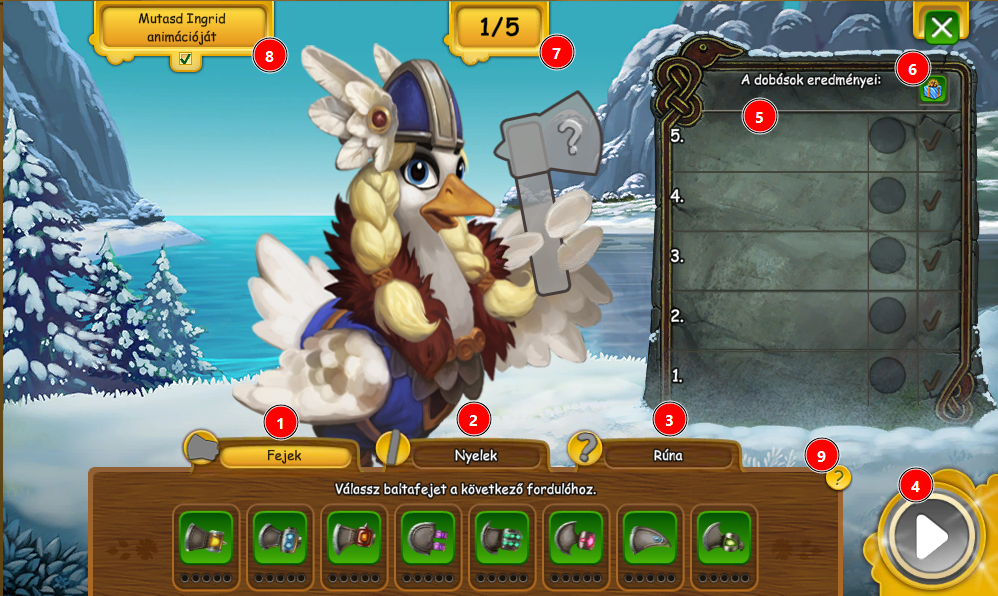This screenshot has width=998, height=596.
Task: Choose the axe head with yellow gem
Action: pos(206,538)
